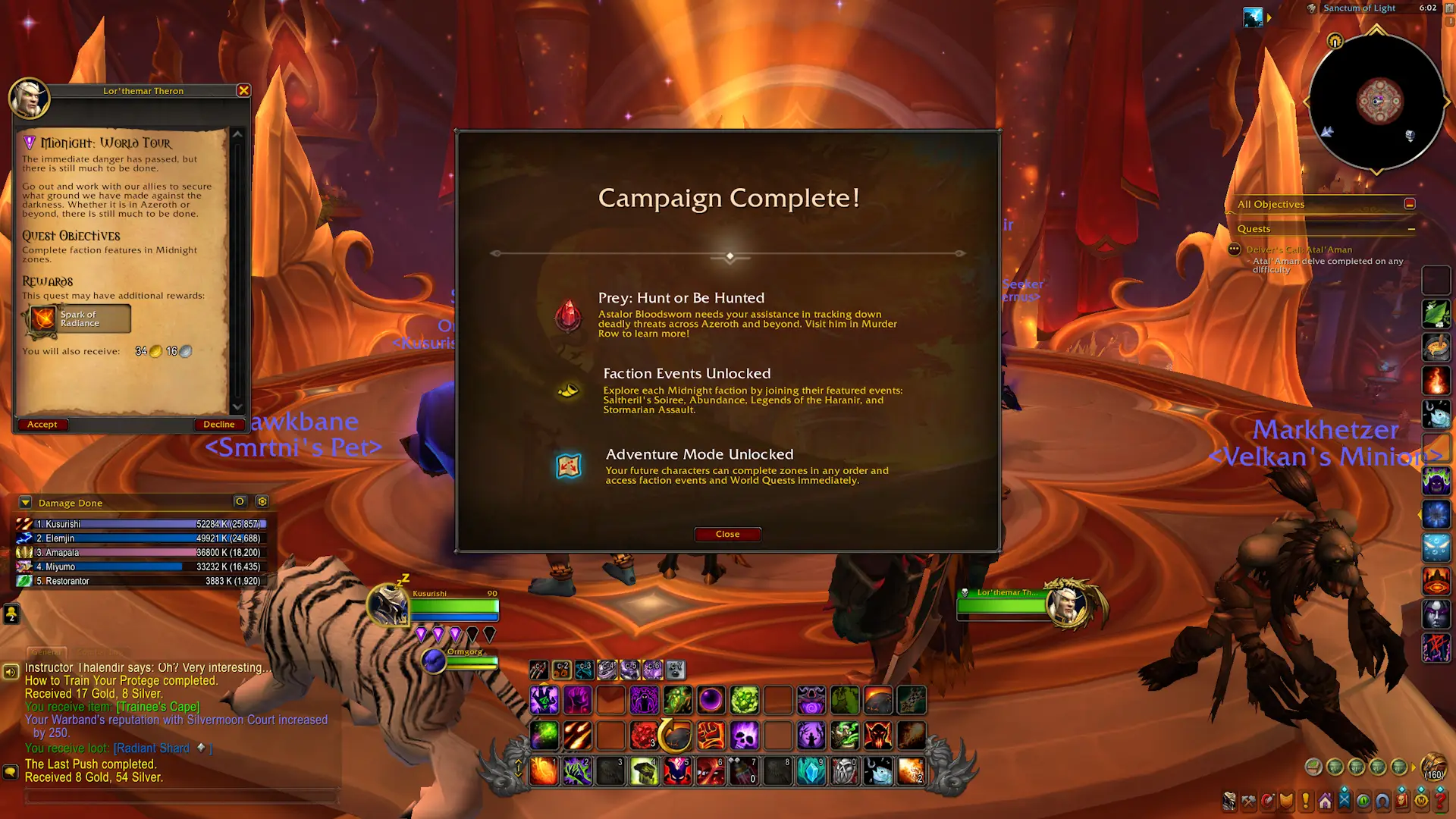The width and height of the screenshot is (1456, 819).
Task: Open the in-game Shop
Action: [1420, 800]
